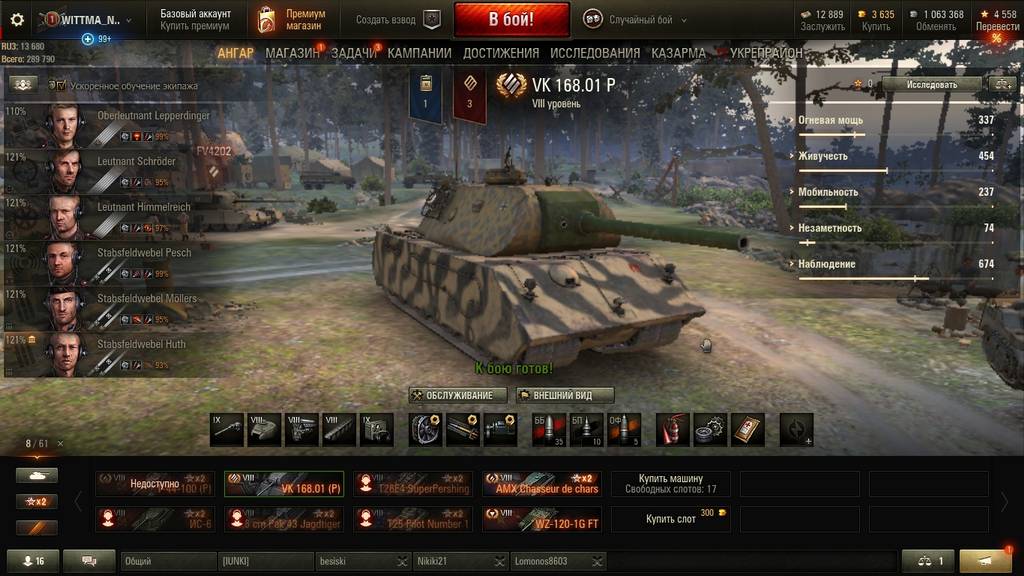The height and width of the screenshot is (576, 1024).
Task: Click Купить слот to buy a slot
Action: pos(670,519)
